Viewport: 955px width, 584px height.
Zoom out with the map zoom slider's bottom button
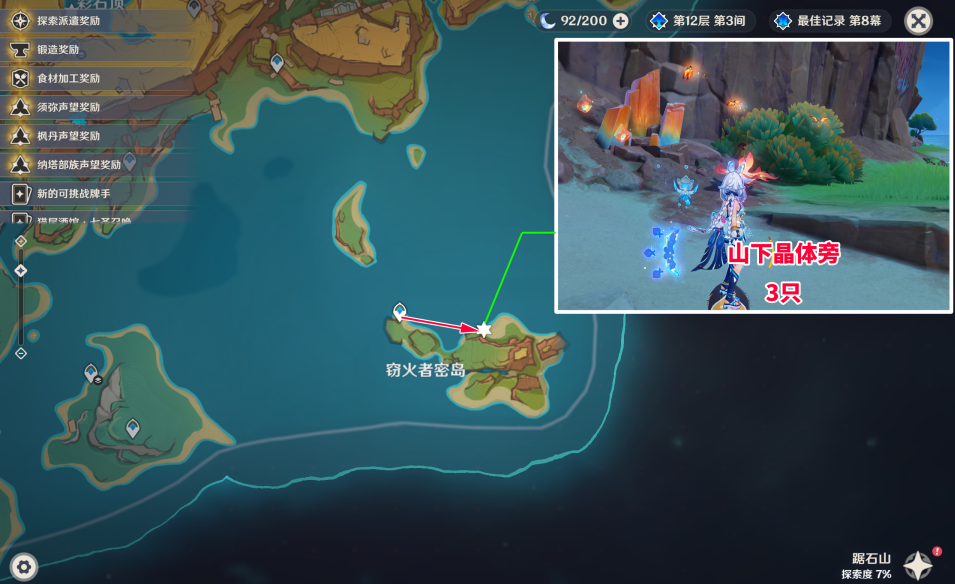pyautogui.click(x=21, y=353)
